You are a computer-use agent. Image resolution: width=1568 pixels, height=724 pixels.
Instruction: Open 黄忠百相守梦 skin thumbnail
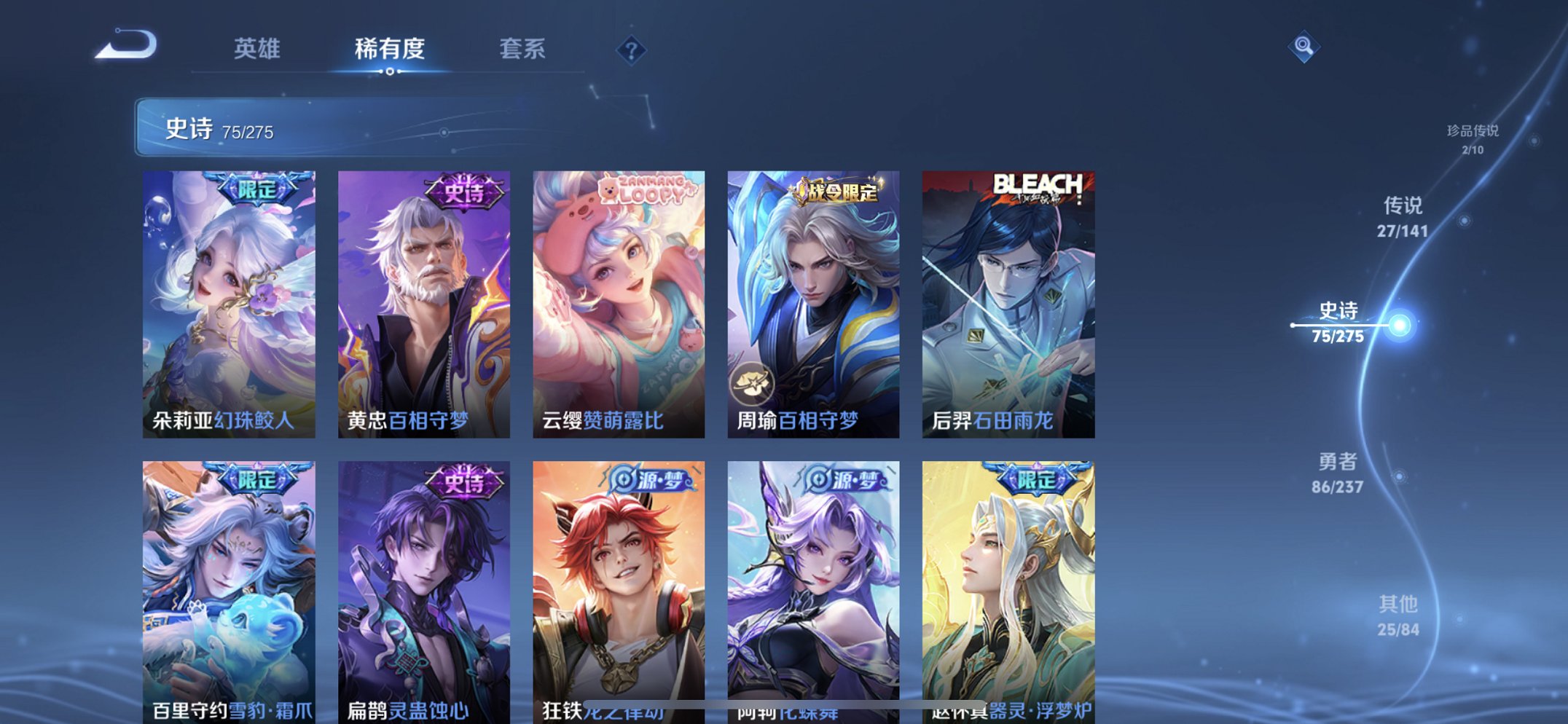426,306
